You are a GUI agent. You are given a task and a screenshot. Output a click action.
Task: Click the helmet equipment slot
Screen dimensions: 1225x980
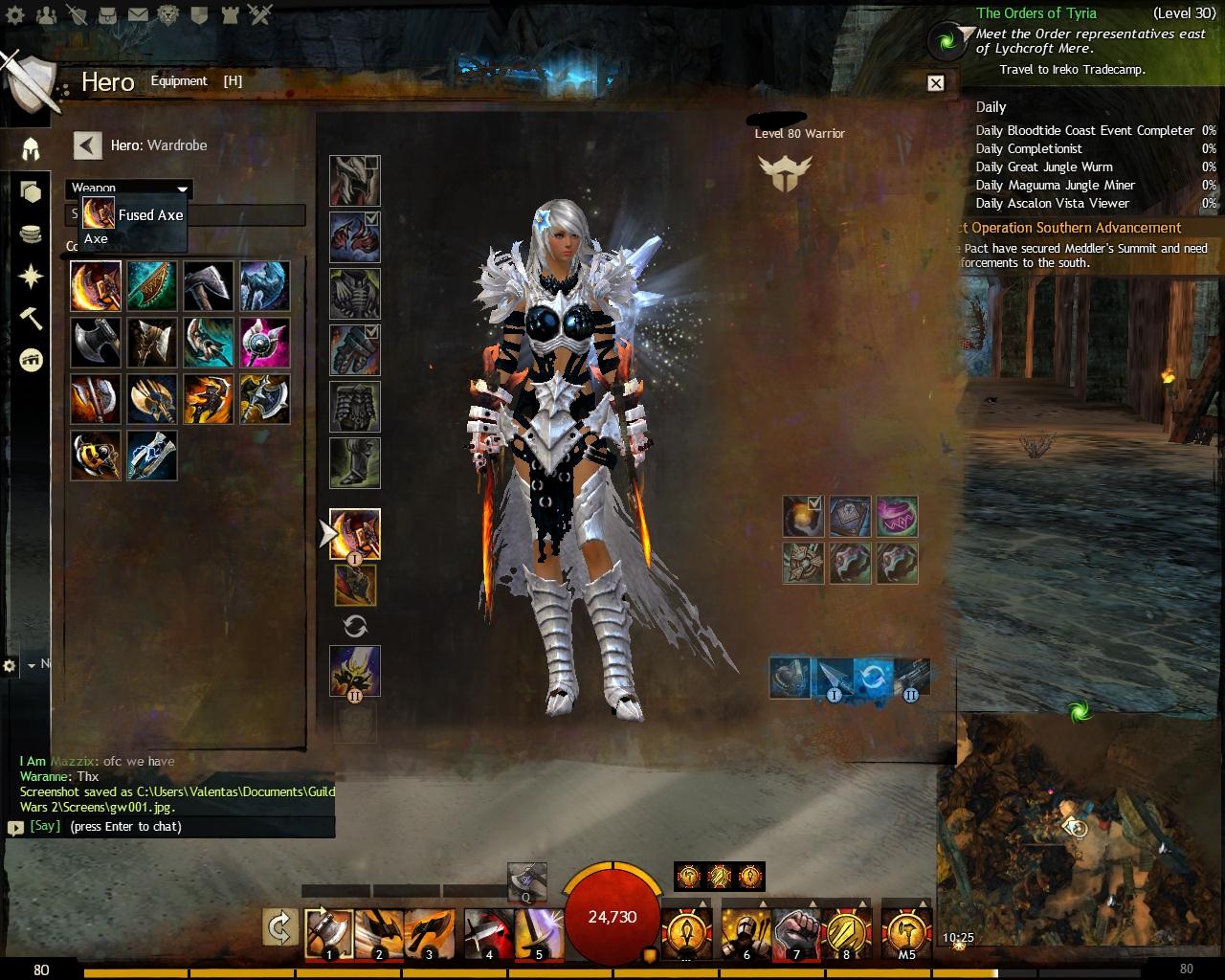click(x=355, y=181)
